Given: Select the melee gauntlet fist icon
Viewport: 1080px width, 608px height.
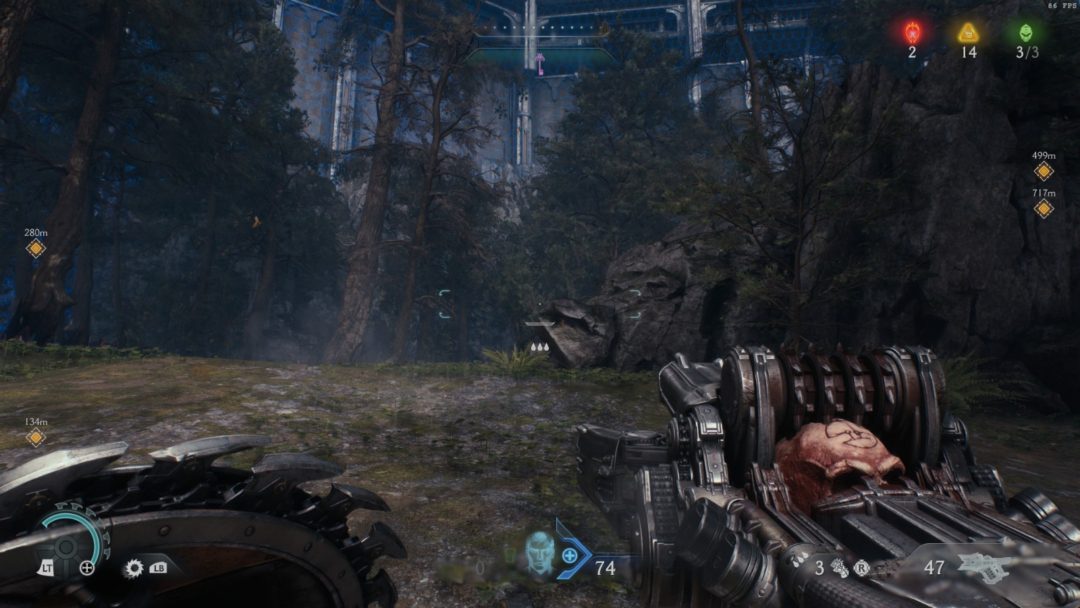Looking at the screenshot, I should click(839, 567).
